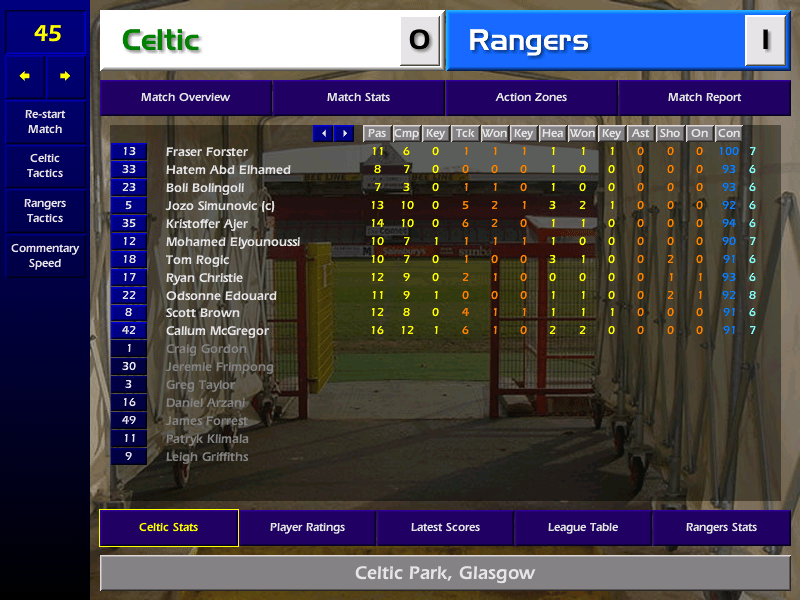This screenshot has width=800, height=600.
Task: Show the Action Zones screen
Action: pos(531,98)
